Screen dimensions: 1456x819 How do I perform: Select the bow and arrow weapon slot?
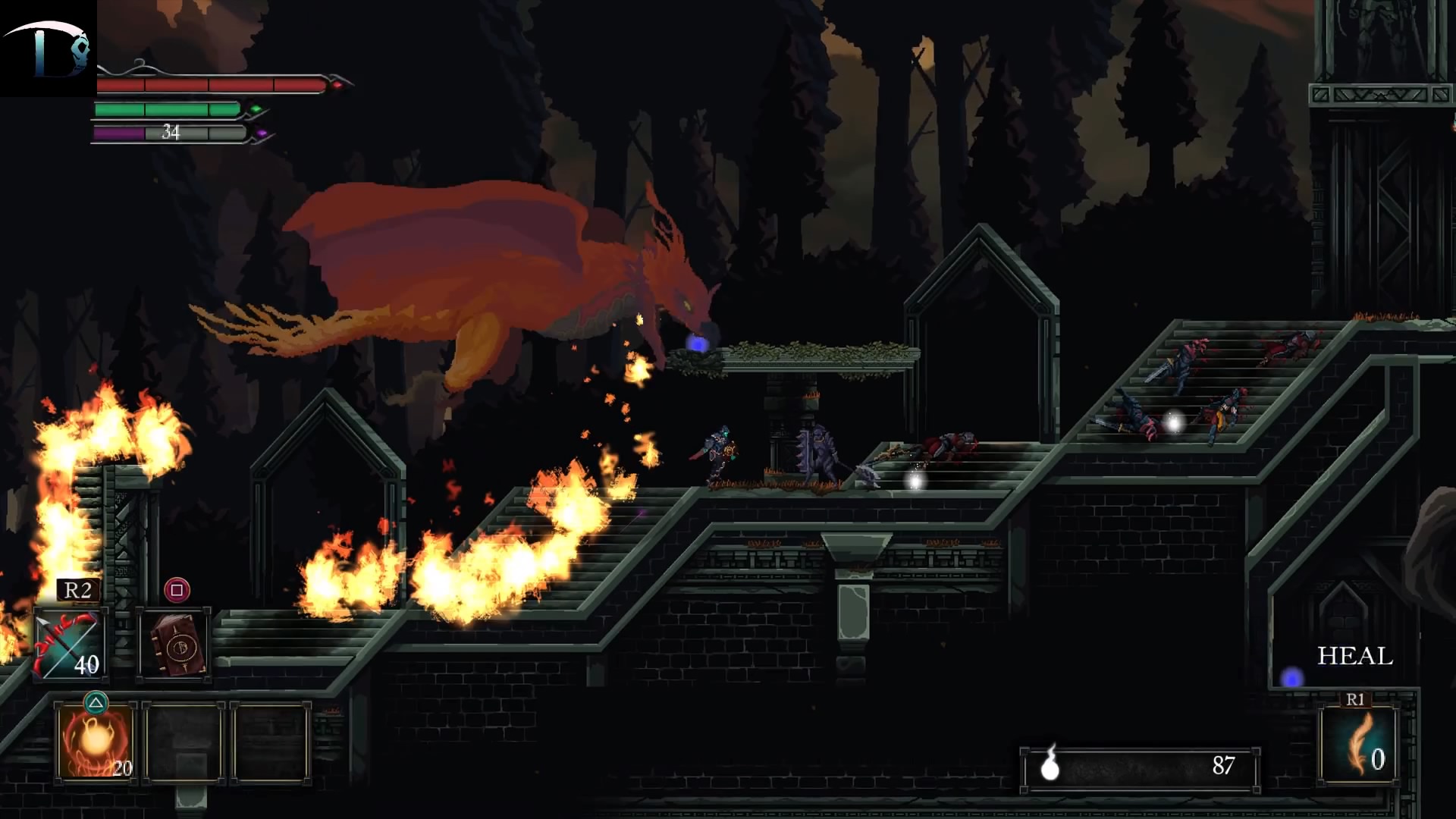tap(70, 645)
